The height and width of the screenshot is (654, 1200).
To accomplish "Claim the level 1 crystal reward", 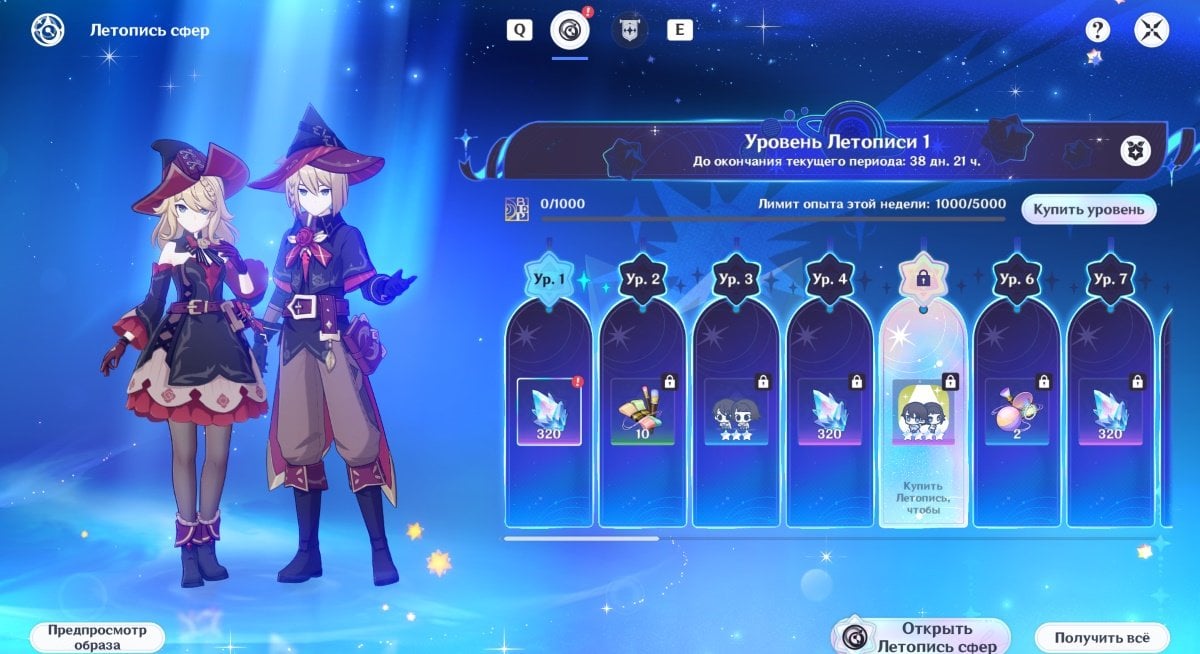I will click(x=548, y=411).
